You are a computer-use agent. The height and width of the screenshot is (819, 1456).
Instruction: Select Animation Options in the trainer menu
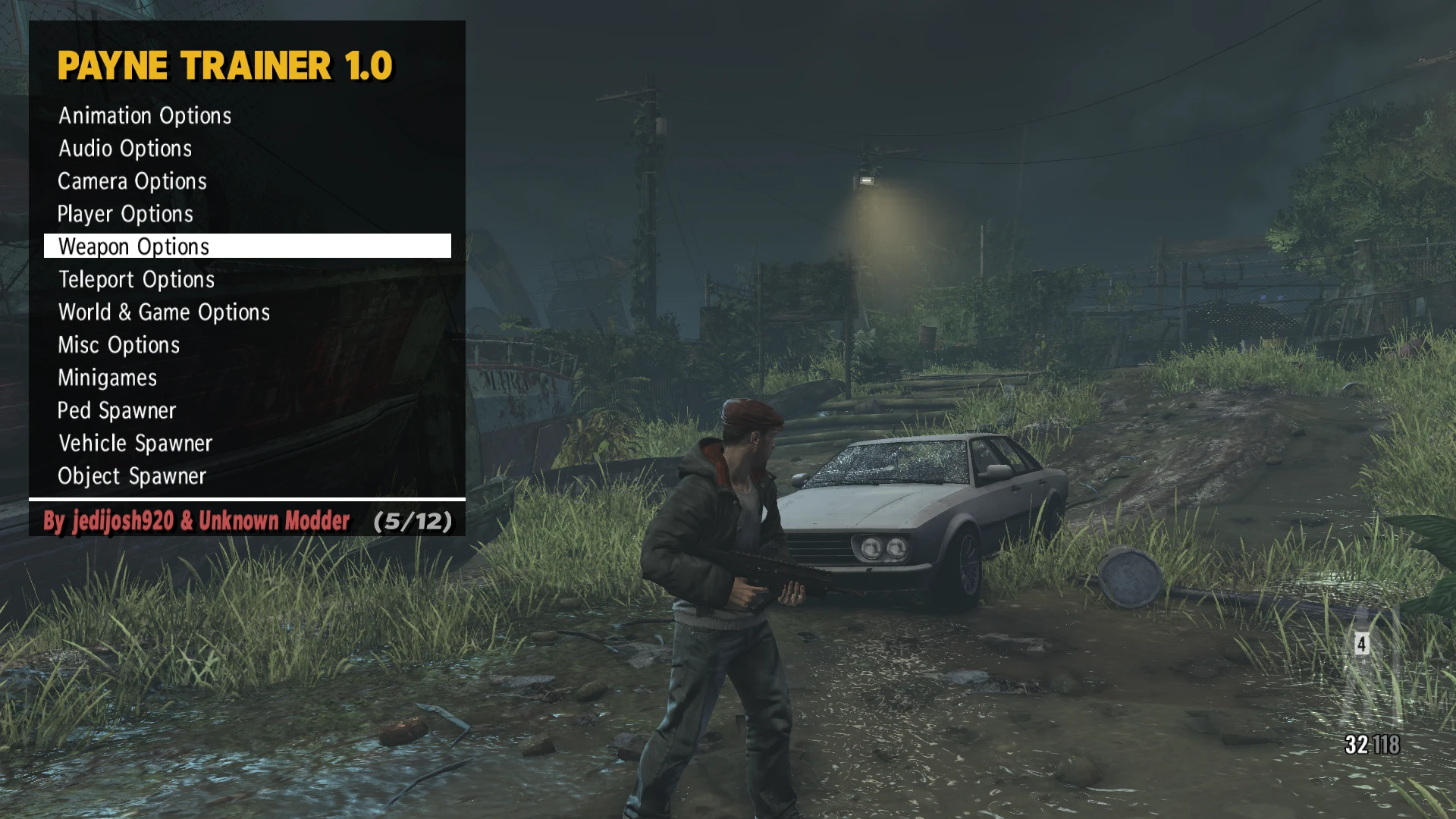pos(144,116)
